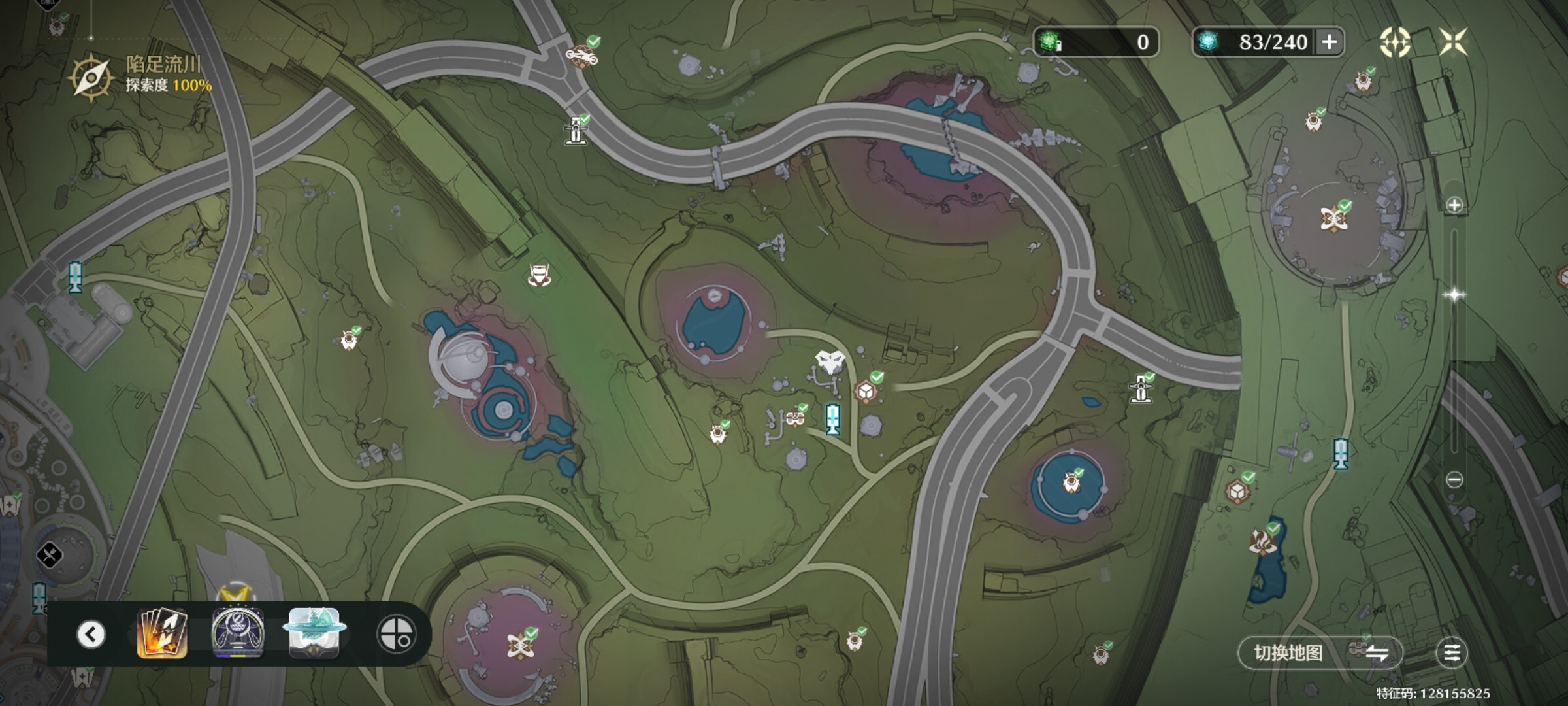Open the map filter settings icon
Screen dimensions: 1568x706
(1452, 652)
